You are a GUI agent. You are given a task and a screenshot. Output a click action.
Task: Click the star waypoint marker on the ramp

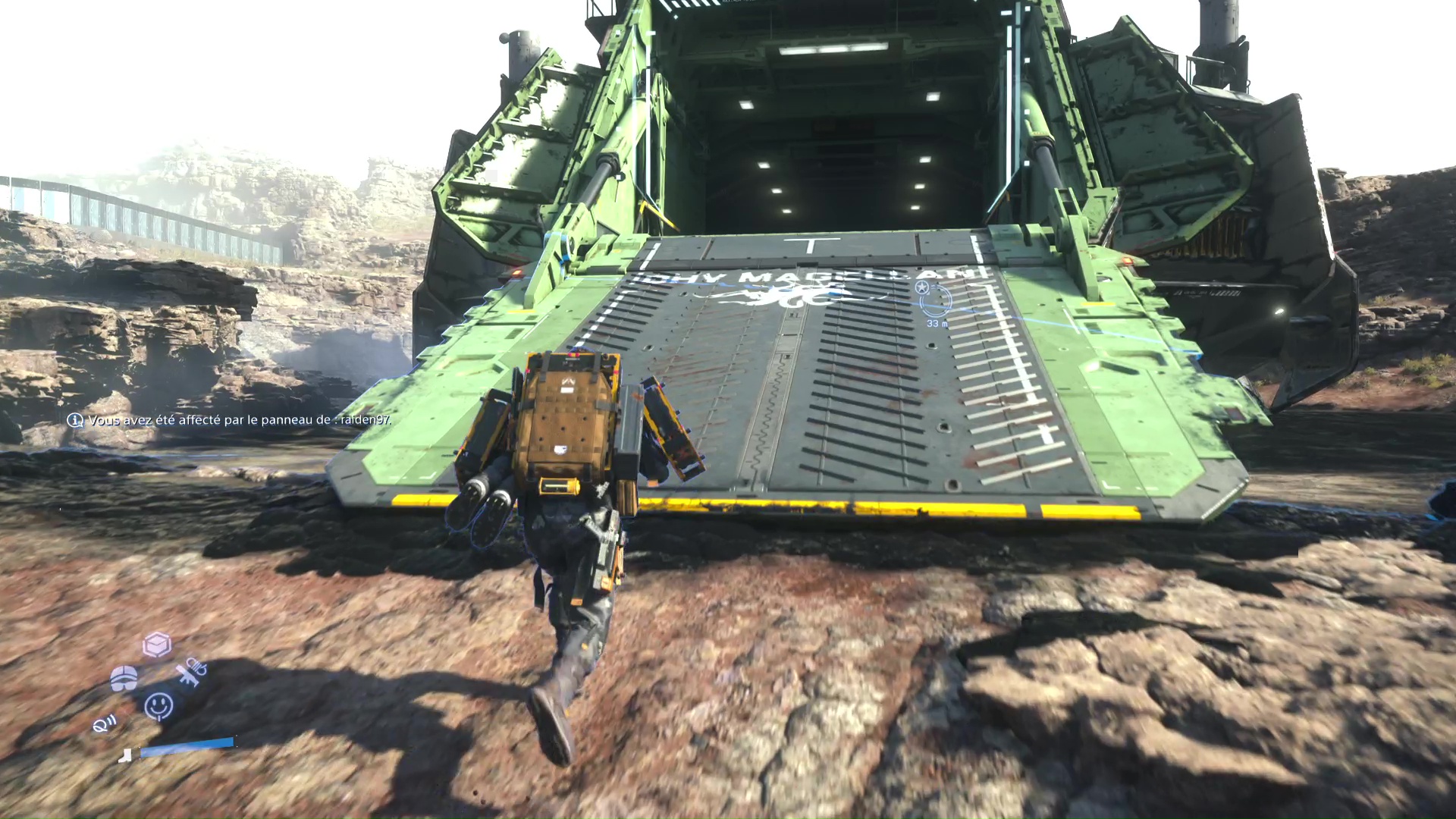(x=921, y=287)
